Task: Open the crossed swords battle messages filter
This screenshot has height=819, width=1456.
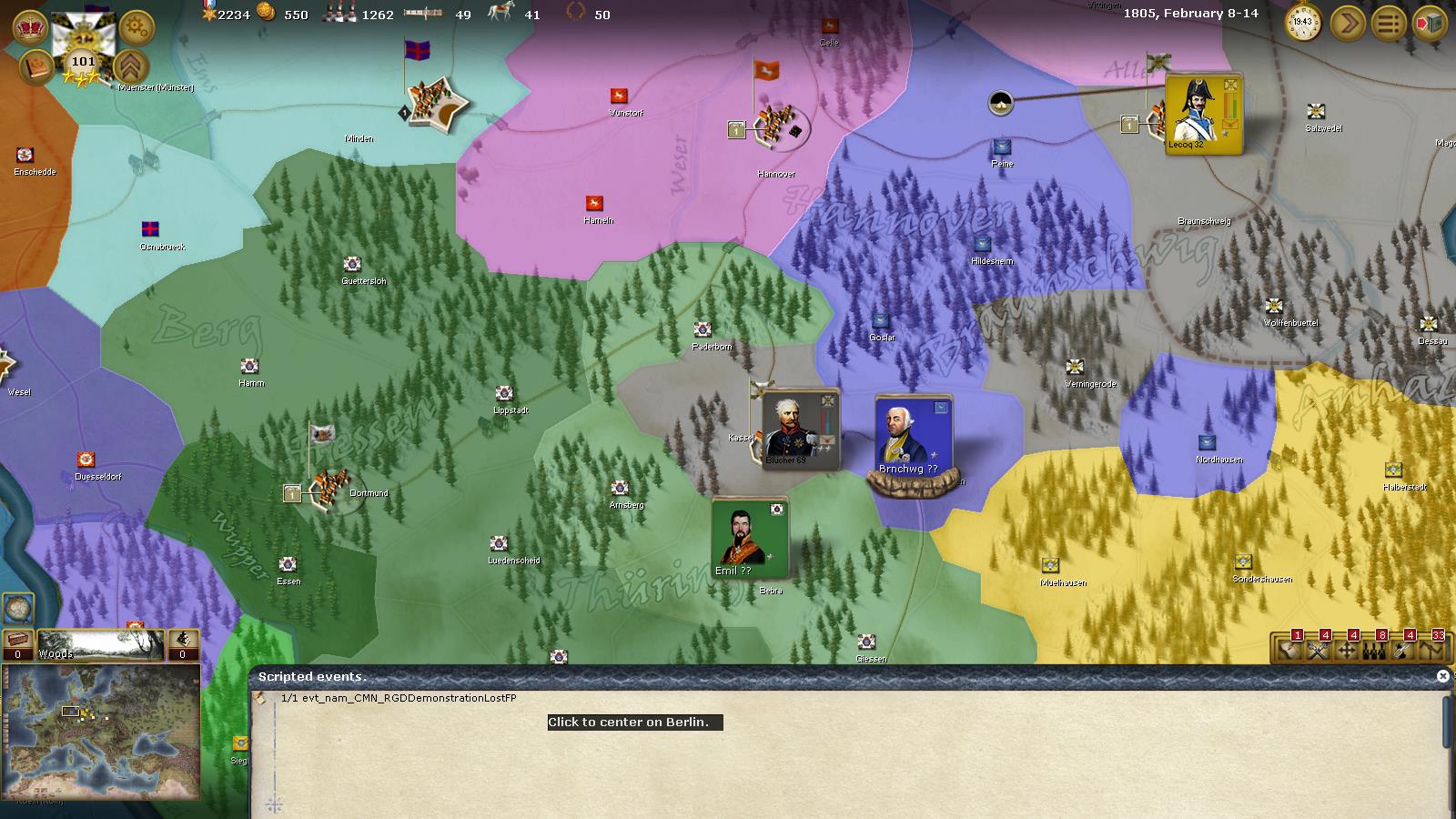Action: point(1319,650)
